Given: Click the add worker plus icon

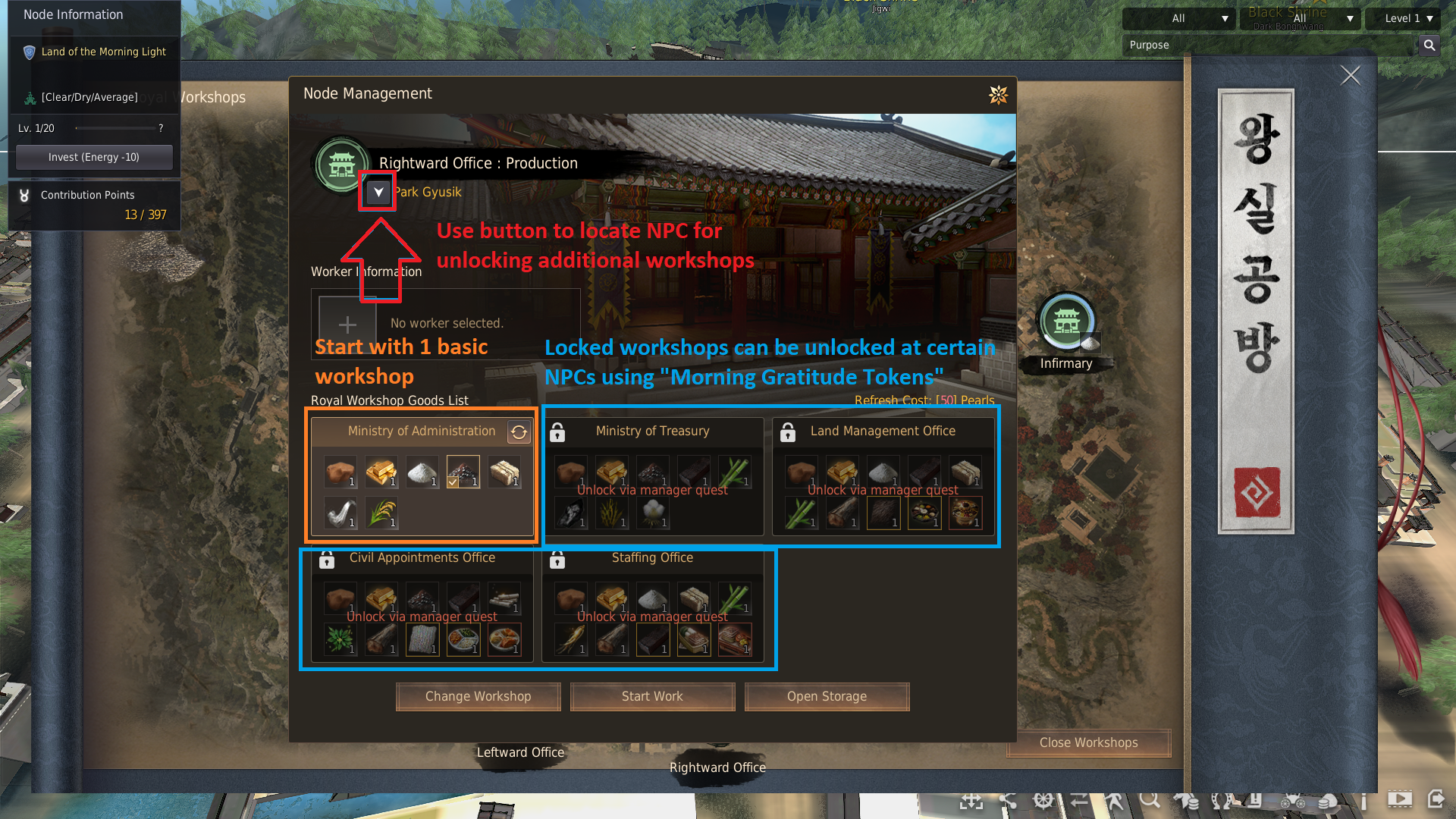Looking at the screenshot, I should tap(347, 324).
